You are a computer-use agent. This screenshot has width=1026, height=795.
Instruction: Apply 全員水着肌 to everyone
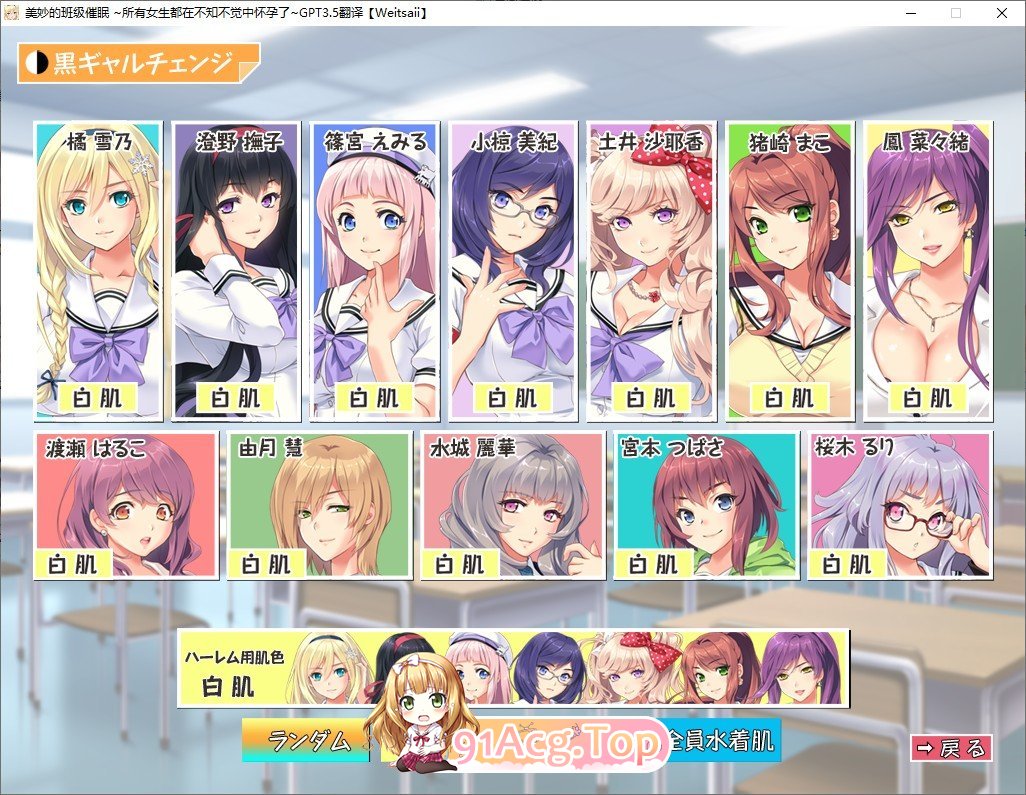pyautogui.click(x=722, y=741)
